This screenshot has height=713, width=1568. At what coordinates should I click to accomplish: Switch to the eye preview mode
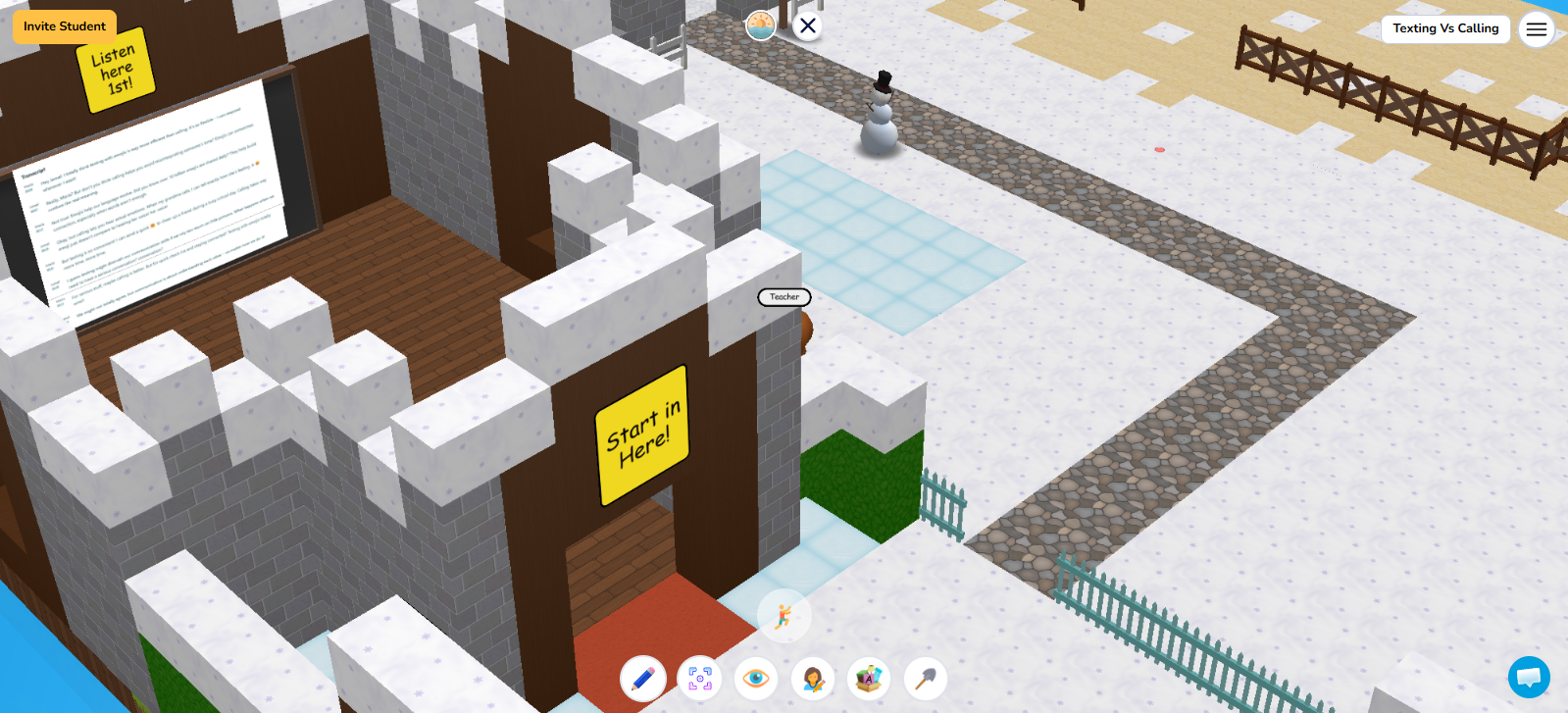click(756, 678)
